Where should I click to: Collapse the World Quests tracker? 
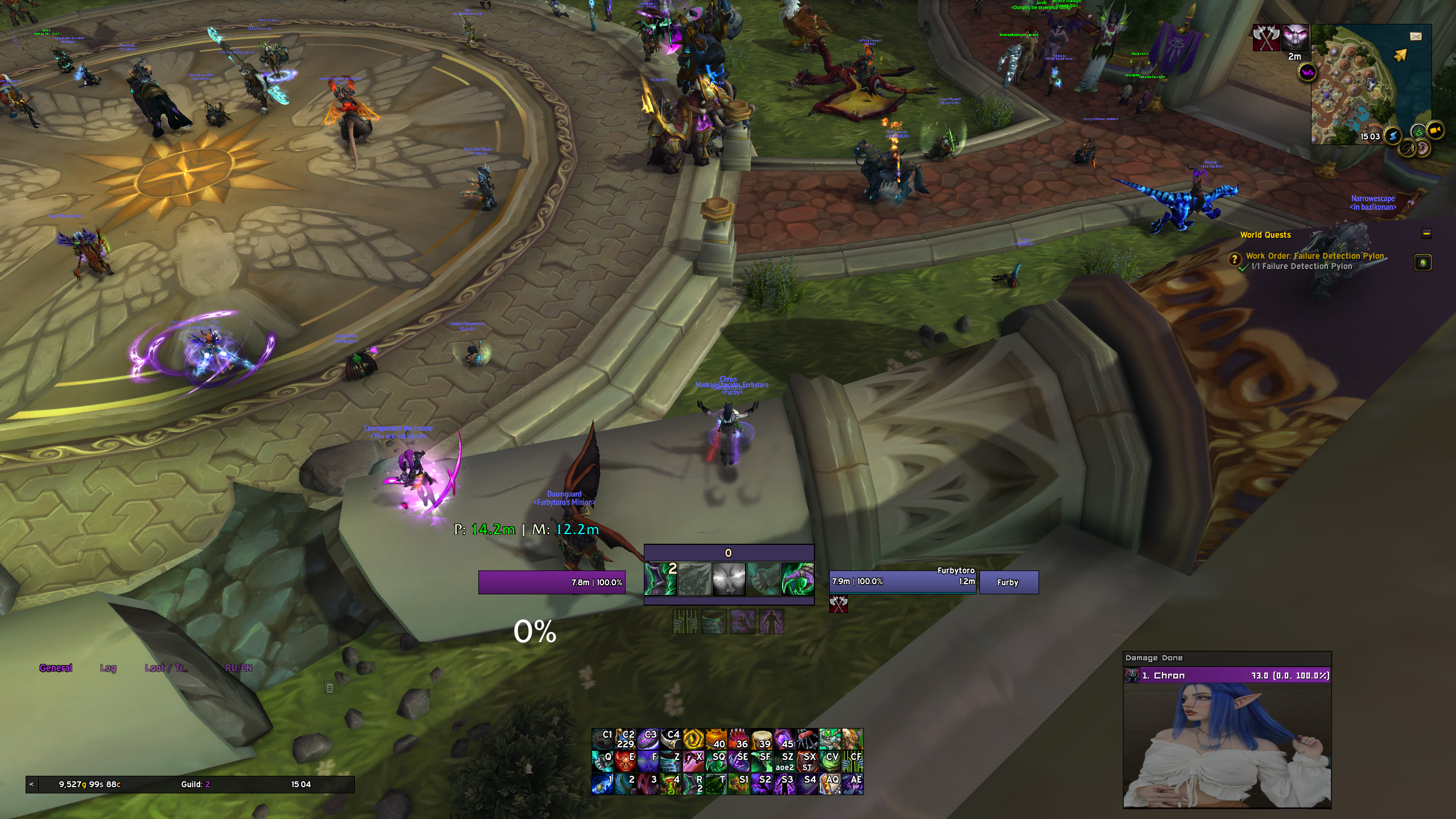1426,234
